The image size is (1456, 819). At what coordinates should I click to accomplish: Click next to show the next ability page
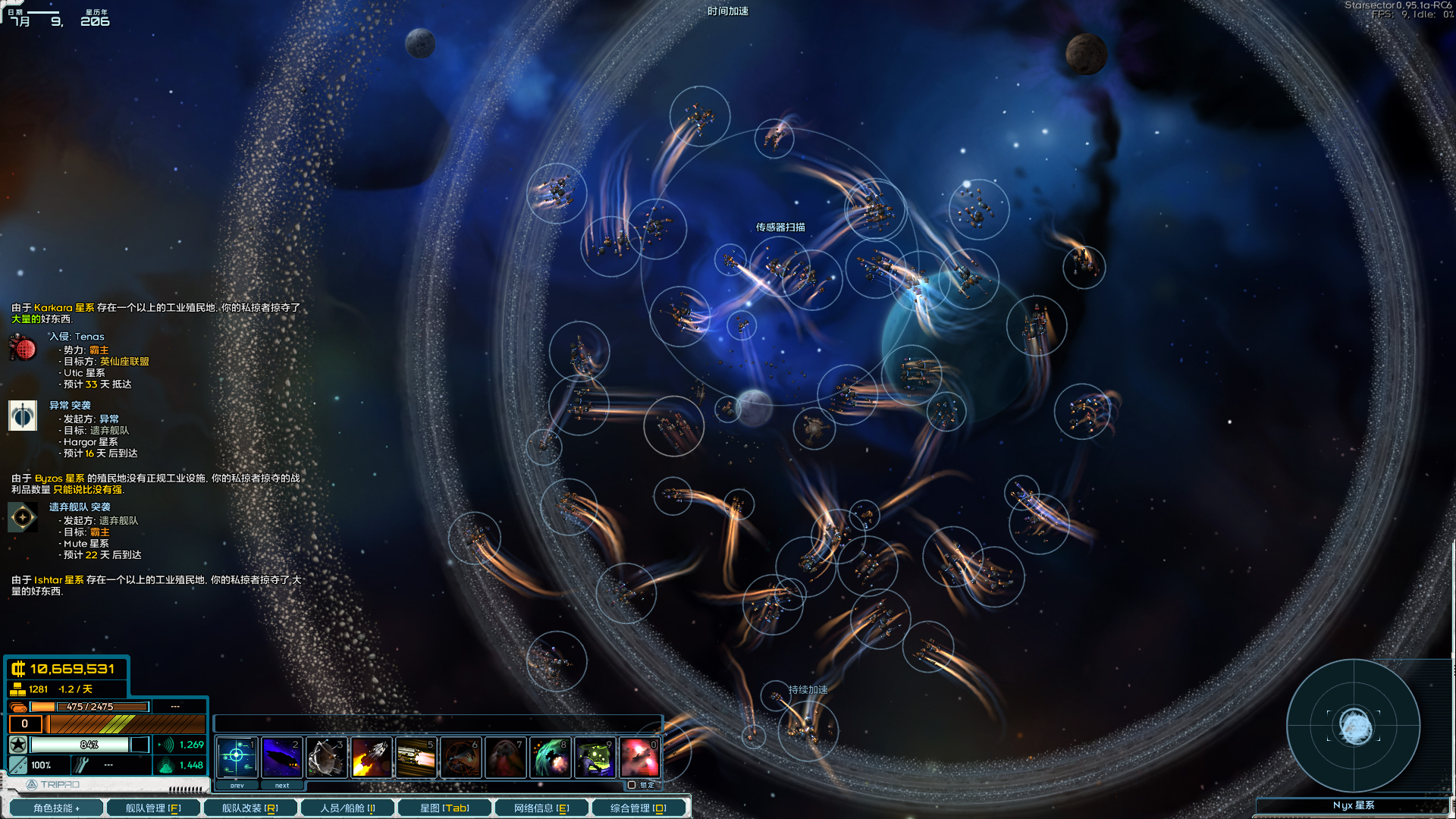(282, 786)
